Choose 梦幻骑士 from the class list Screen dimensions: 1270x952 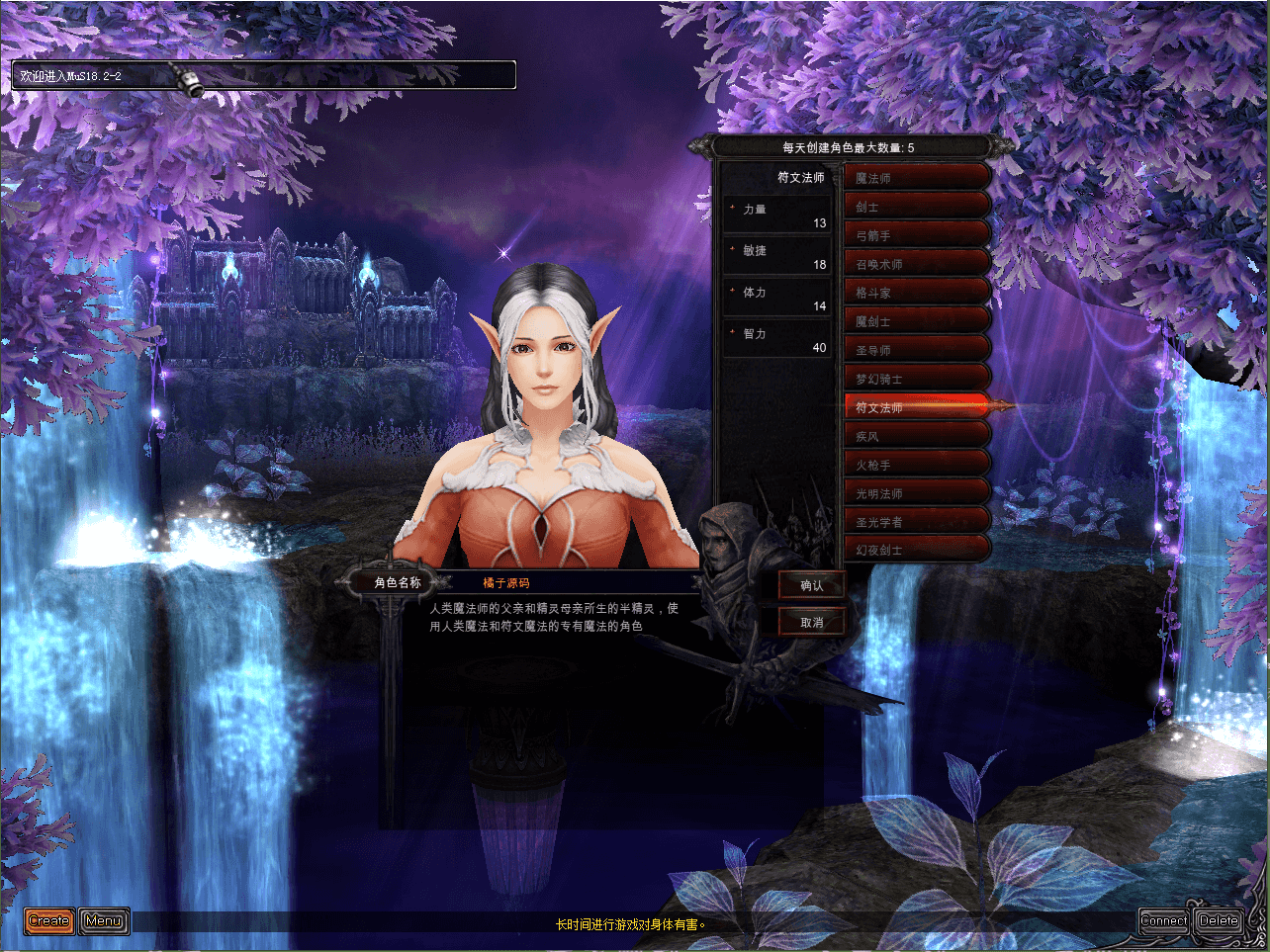[x=916, y=379]
